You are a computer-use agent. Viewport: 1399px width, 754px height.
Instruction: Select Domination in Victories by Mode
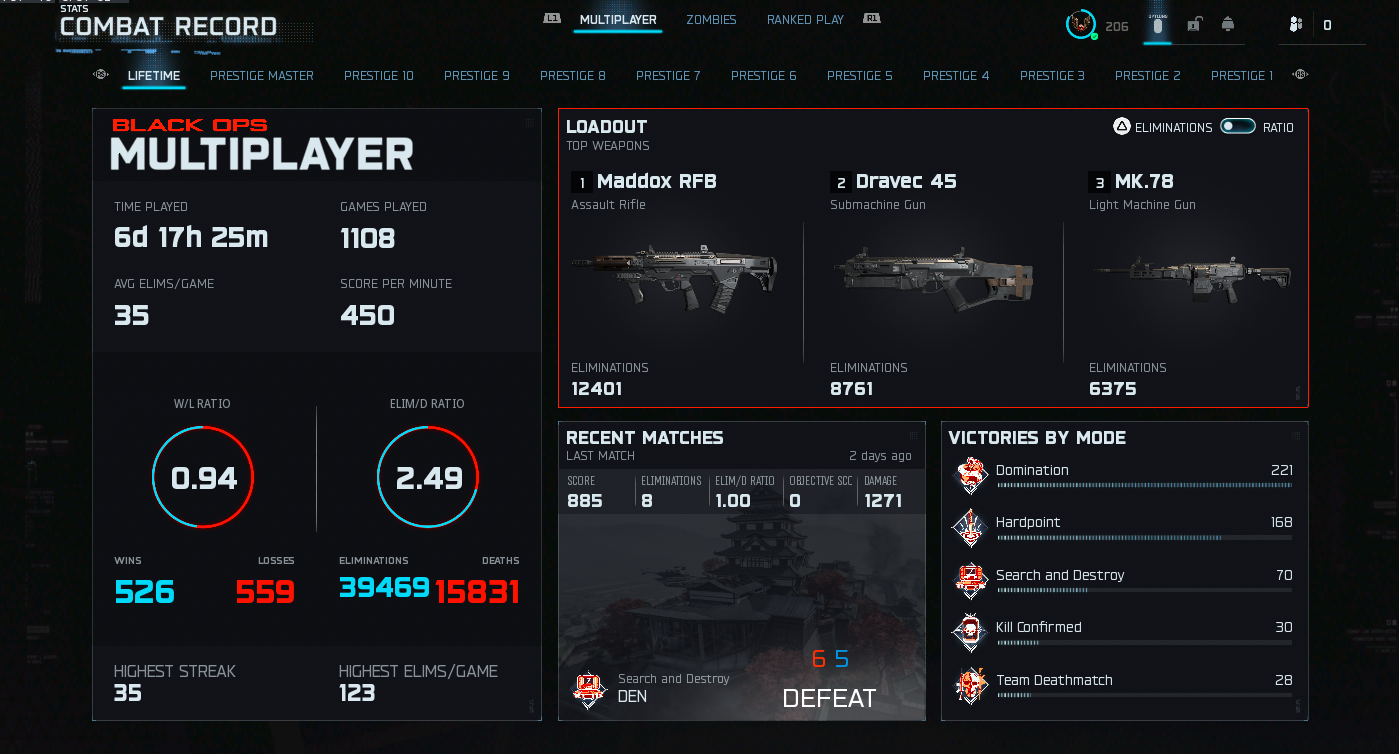pos(1125,475)
